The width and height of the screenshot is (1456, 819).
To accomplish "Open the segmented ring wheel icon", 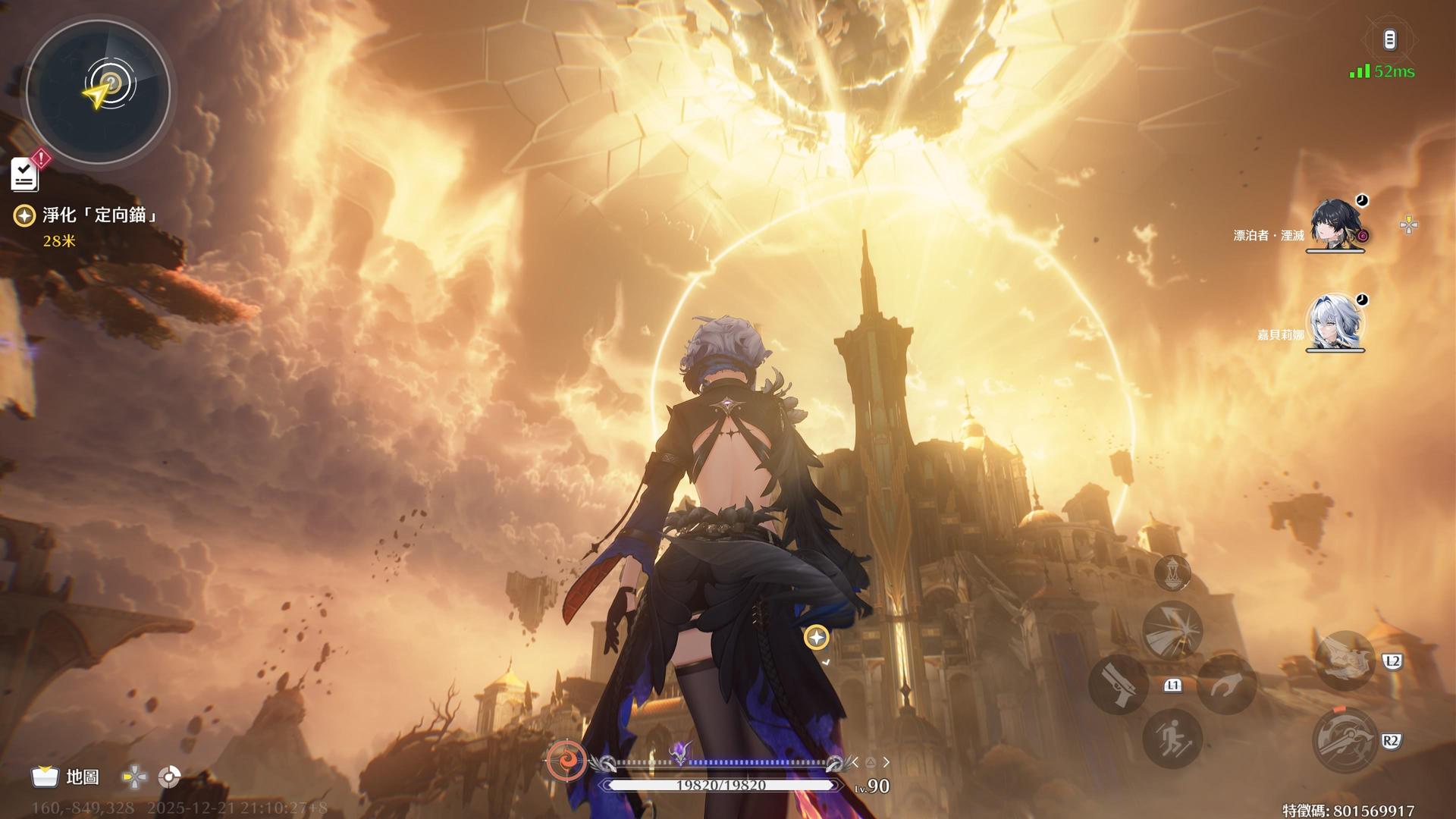I will pyautogui.click(x=169, y=777).
